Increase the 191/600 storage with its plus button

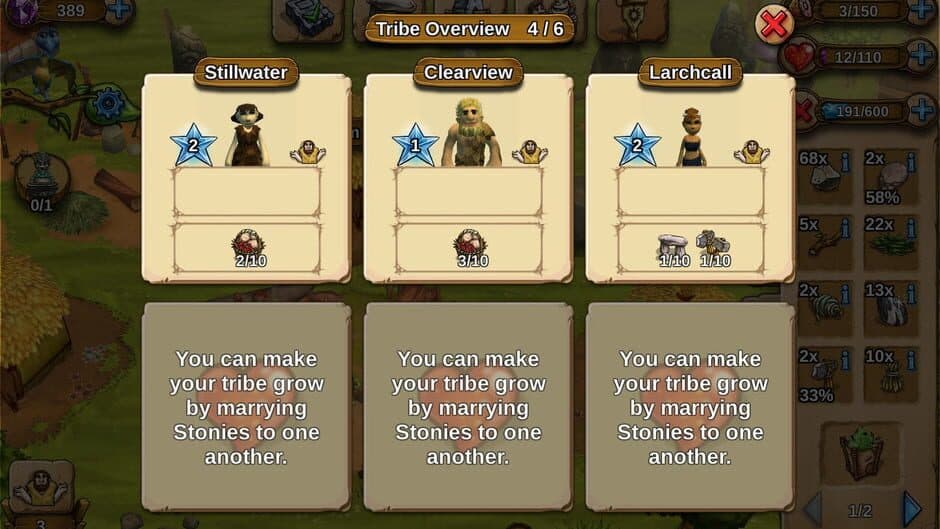(921, 109)
